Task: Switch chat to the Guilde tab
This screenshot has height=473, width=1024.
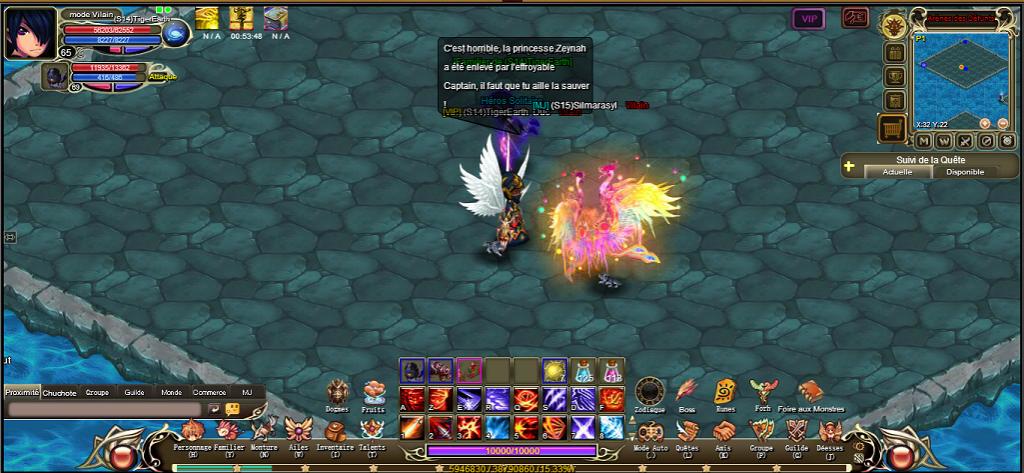Action: 134,393
